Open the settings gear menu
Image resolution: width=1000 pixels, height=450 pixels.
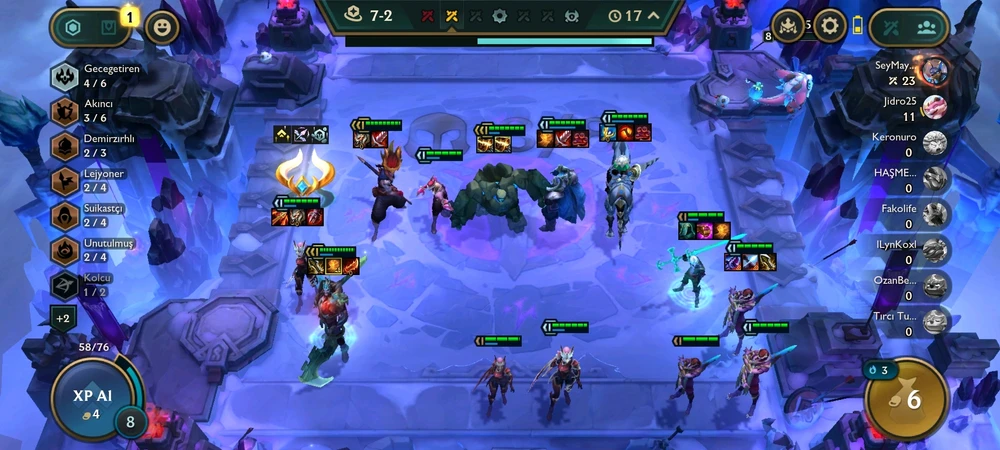(x=829, y=26)
